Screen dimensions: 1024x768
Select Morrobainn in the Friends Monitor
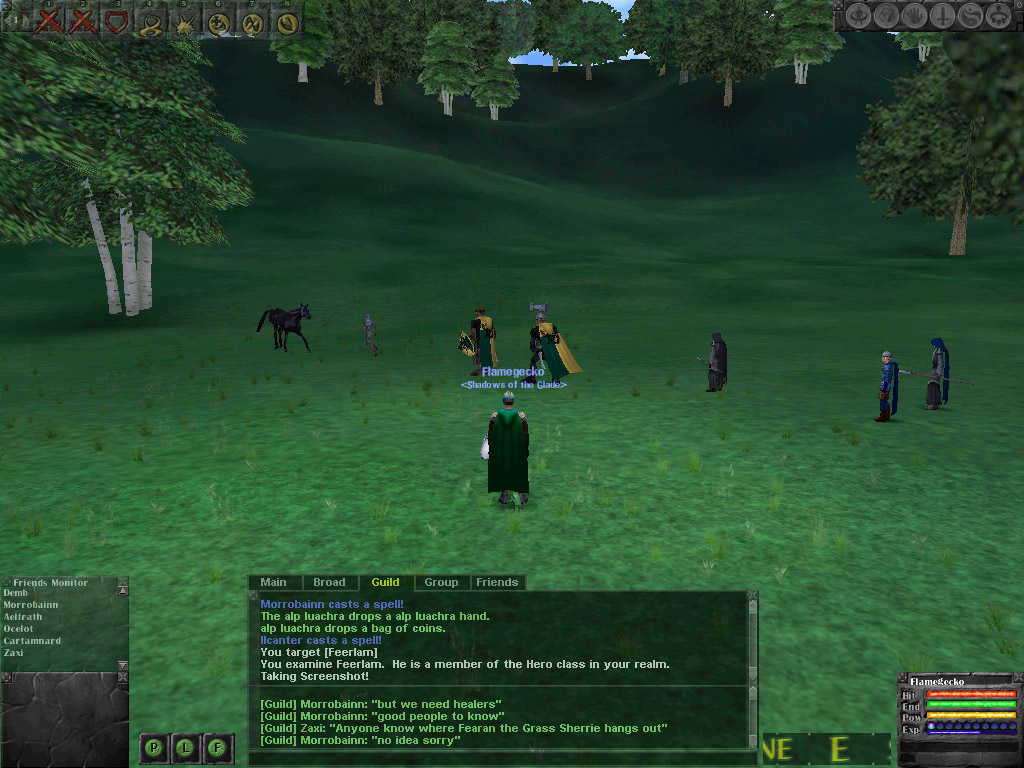point(31,605)
